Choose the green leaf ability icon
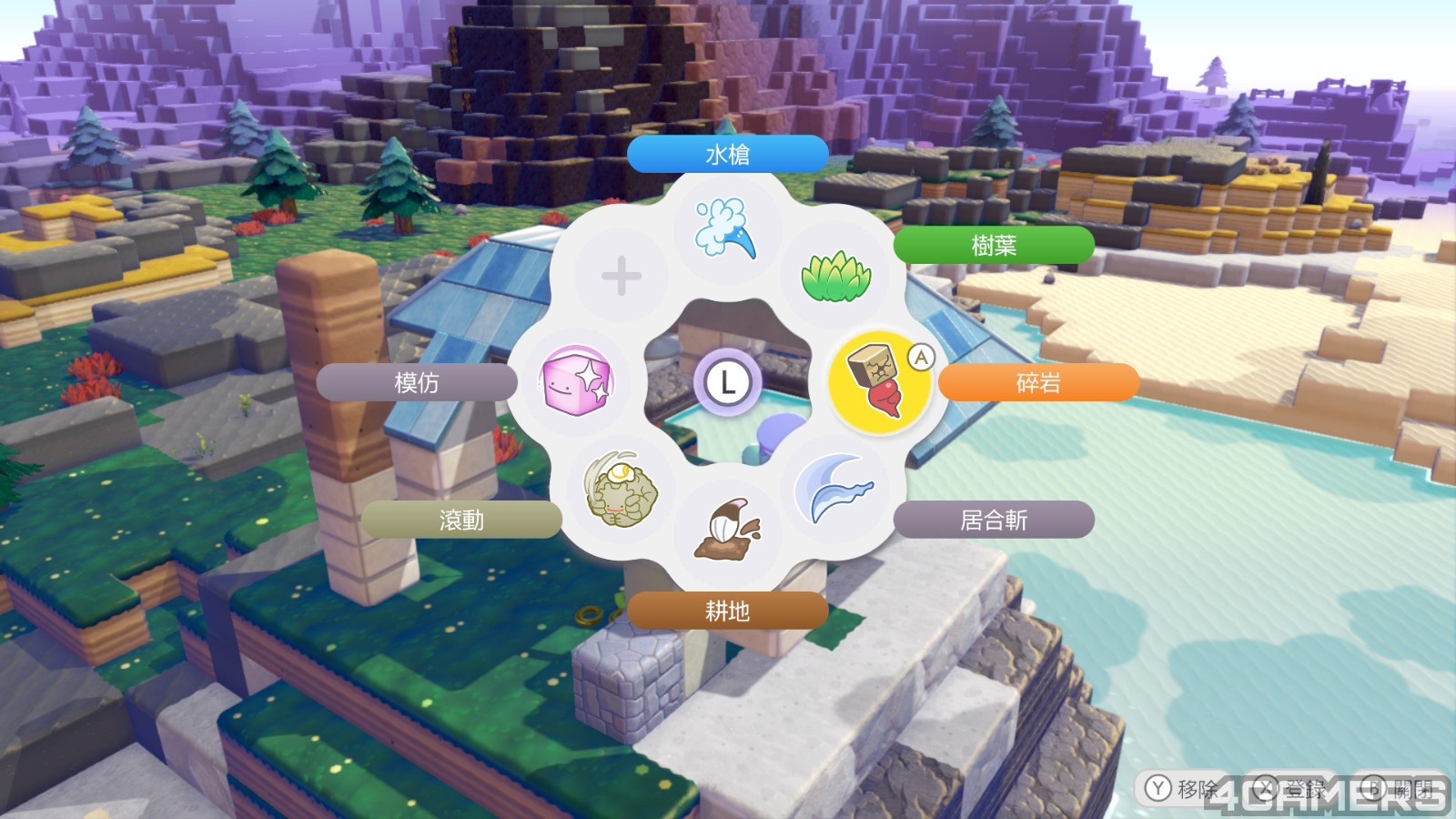 [x=835, y=276]
